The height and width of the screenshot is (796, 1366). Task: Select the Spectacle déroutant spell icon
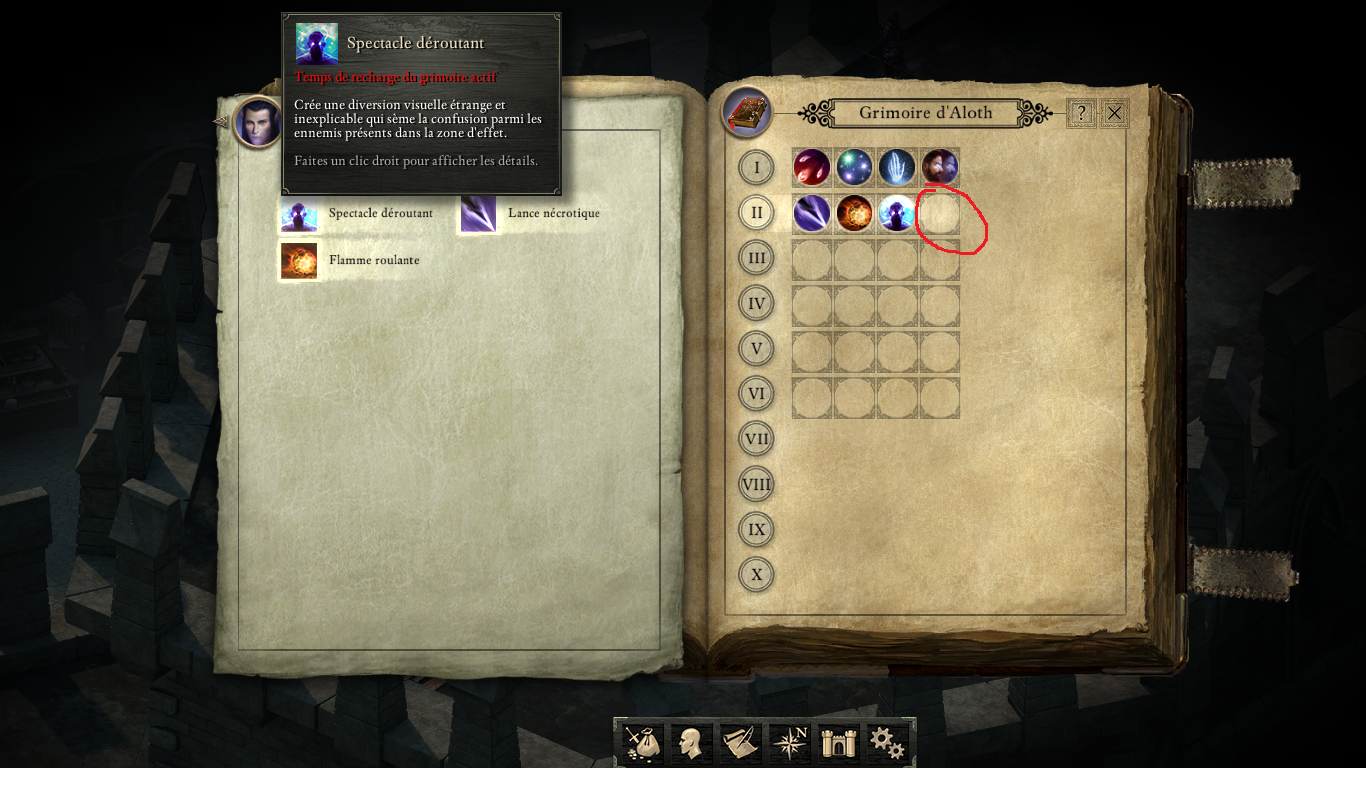coord(299,213)
